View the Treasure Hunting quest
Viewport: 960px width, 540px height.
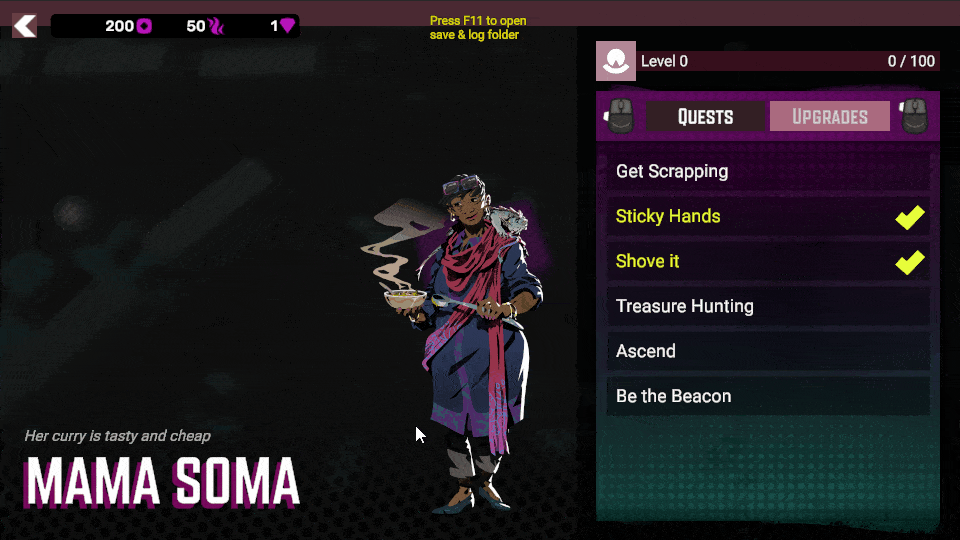click(x=768, y=306)
